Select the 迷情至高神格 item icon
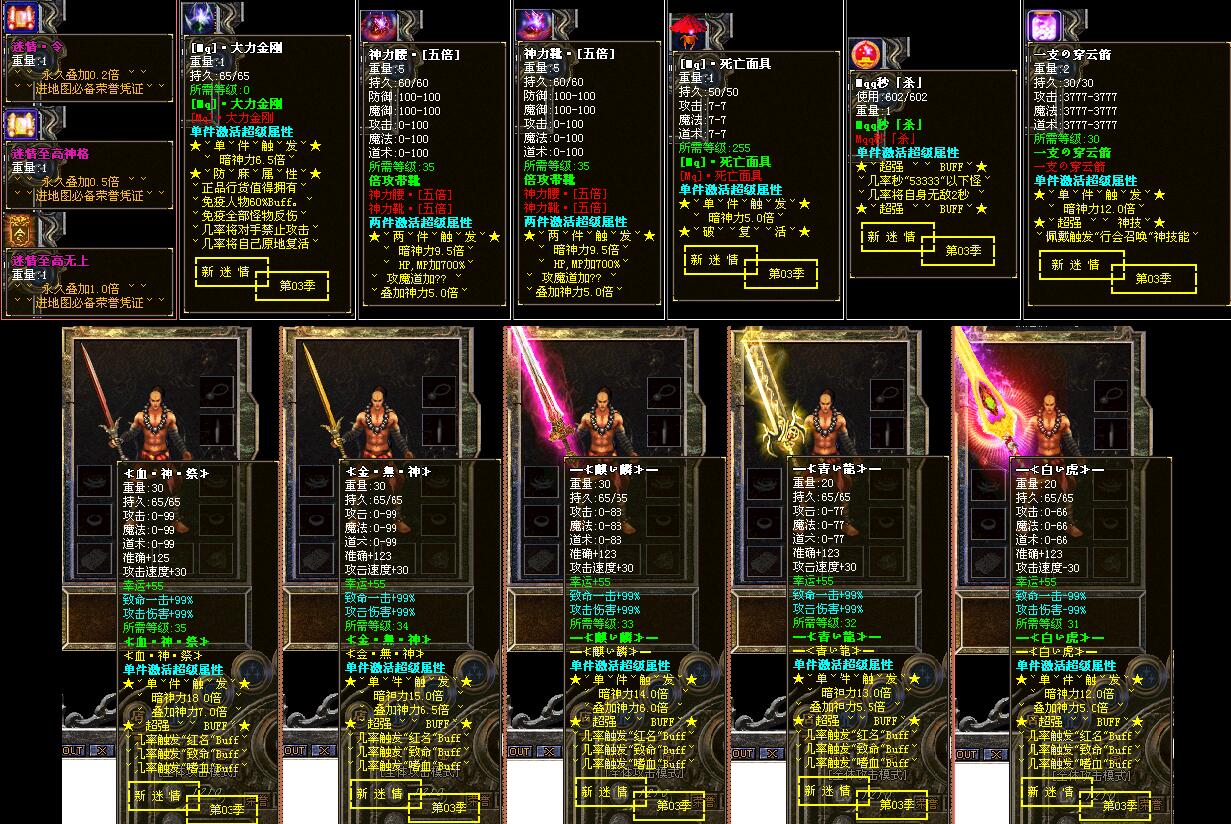 pyautogui.click(x=22, y=125)
